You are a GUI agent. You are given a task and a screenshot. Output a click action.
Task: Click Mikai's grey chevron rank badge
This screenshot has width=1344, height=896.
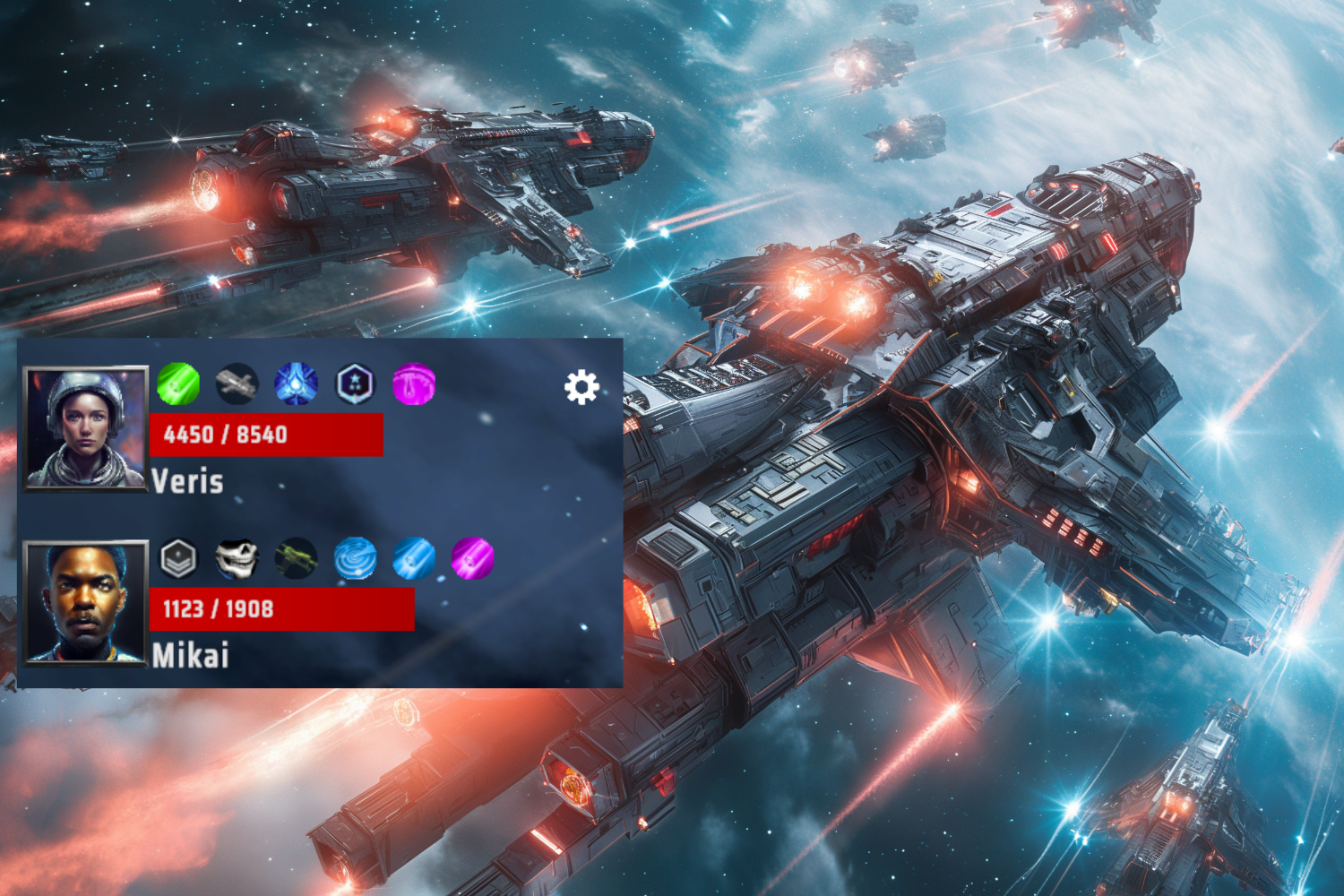(x=178, y=558)
